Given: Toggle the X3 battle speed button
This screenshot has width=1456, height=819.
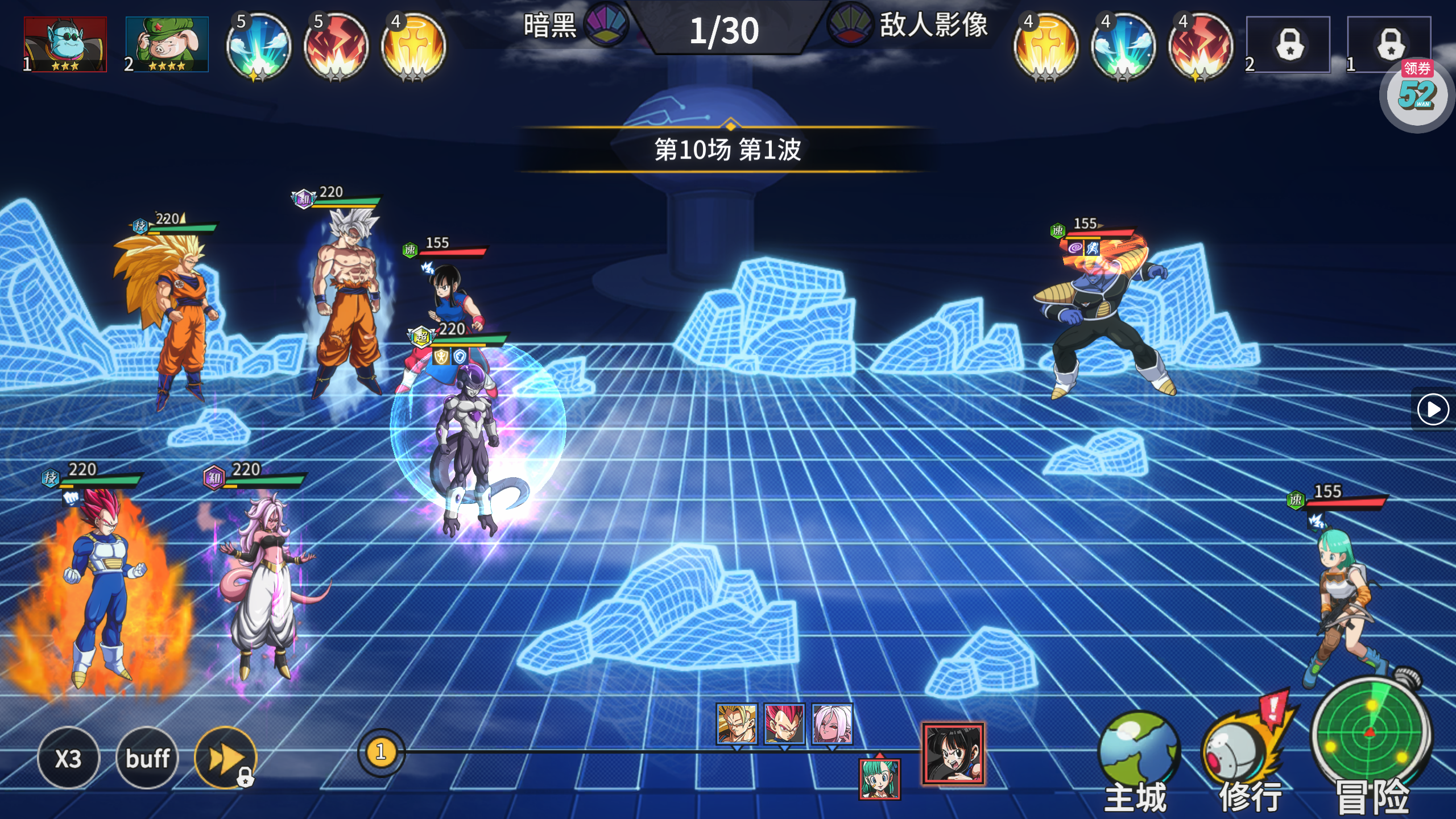Looking at the screenshot, I should (x=68, y=758).
